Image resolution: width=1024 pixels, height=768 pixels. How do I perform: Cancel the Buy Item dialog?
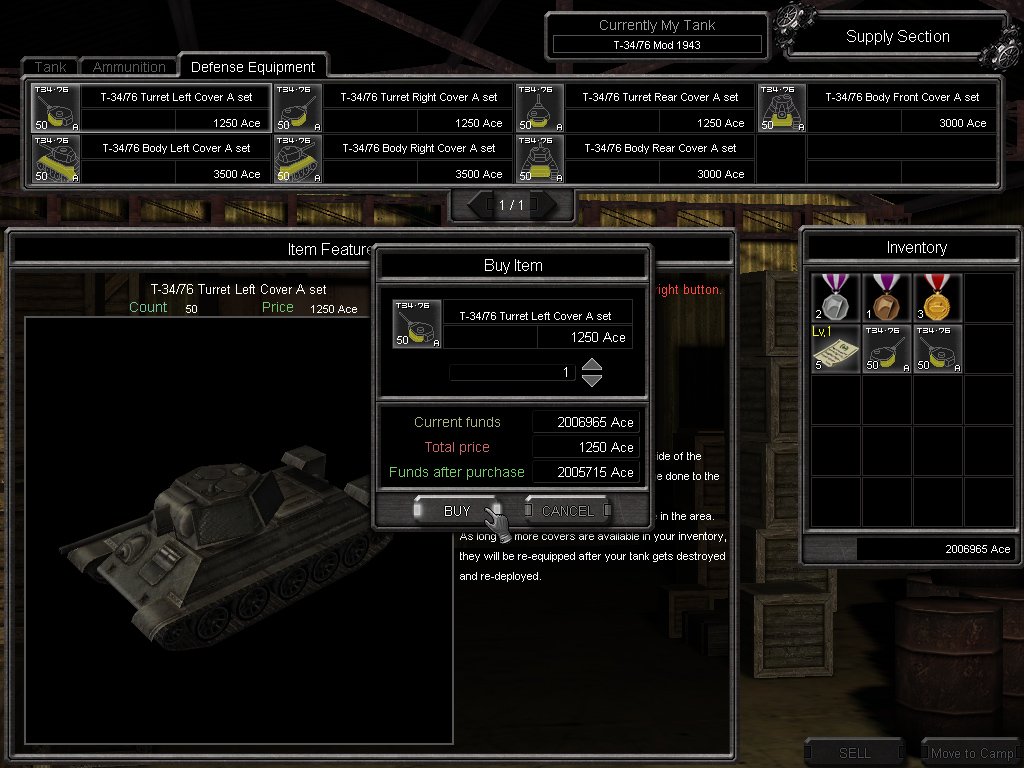click(567, 511)
